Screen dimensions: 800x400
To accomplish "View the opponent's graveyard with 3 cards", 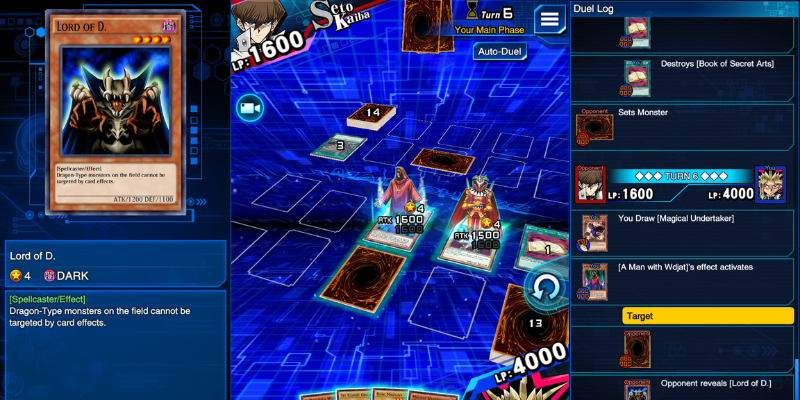I will [x=335, y=146].
